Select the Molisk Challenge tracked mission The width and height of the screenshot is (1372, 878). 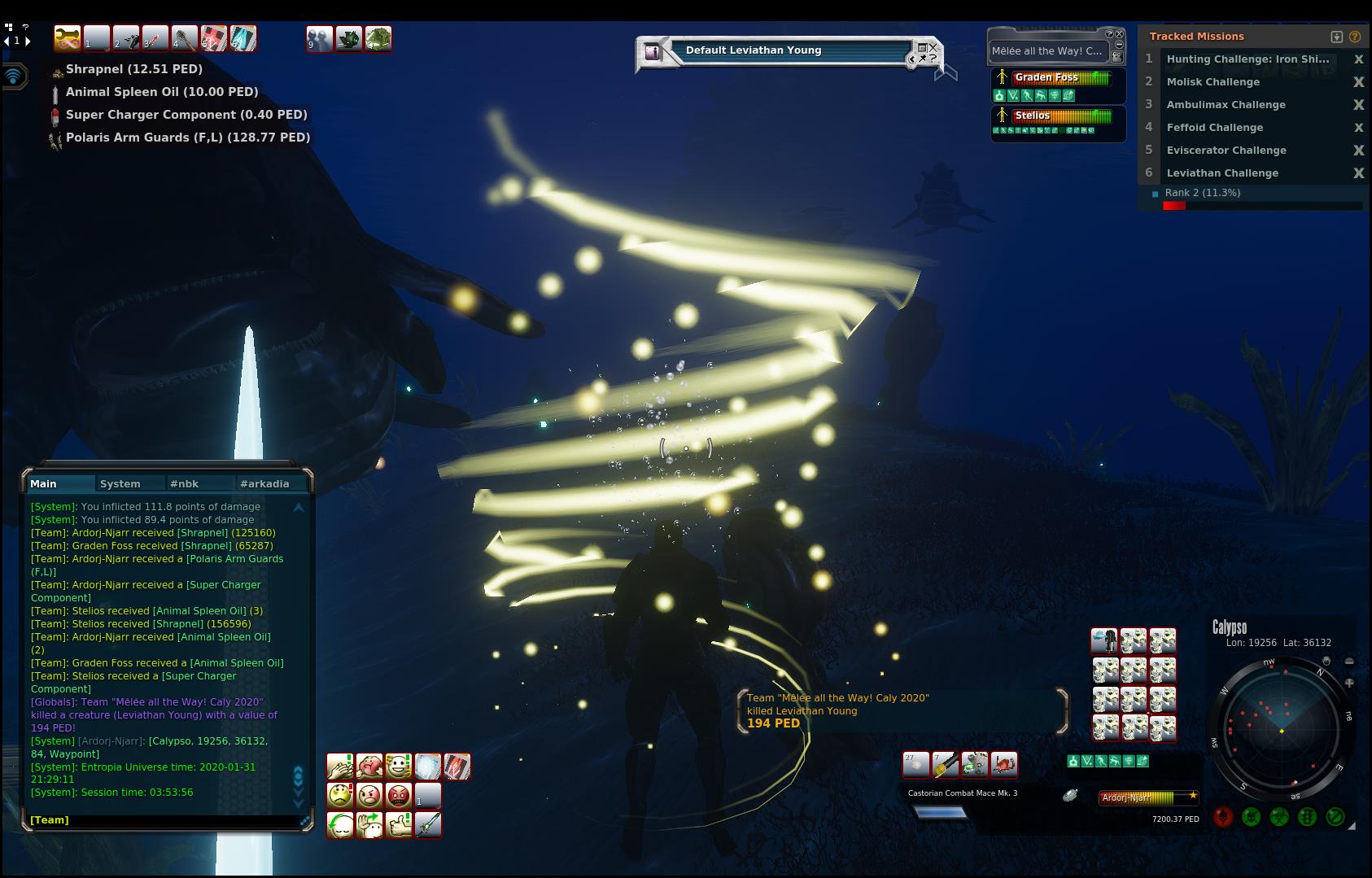tap(1213, 82)
